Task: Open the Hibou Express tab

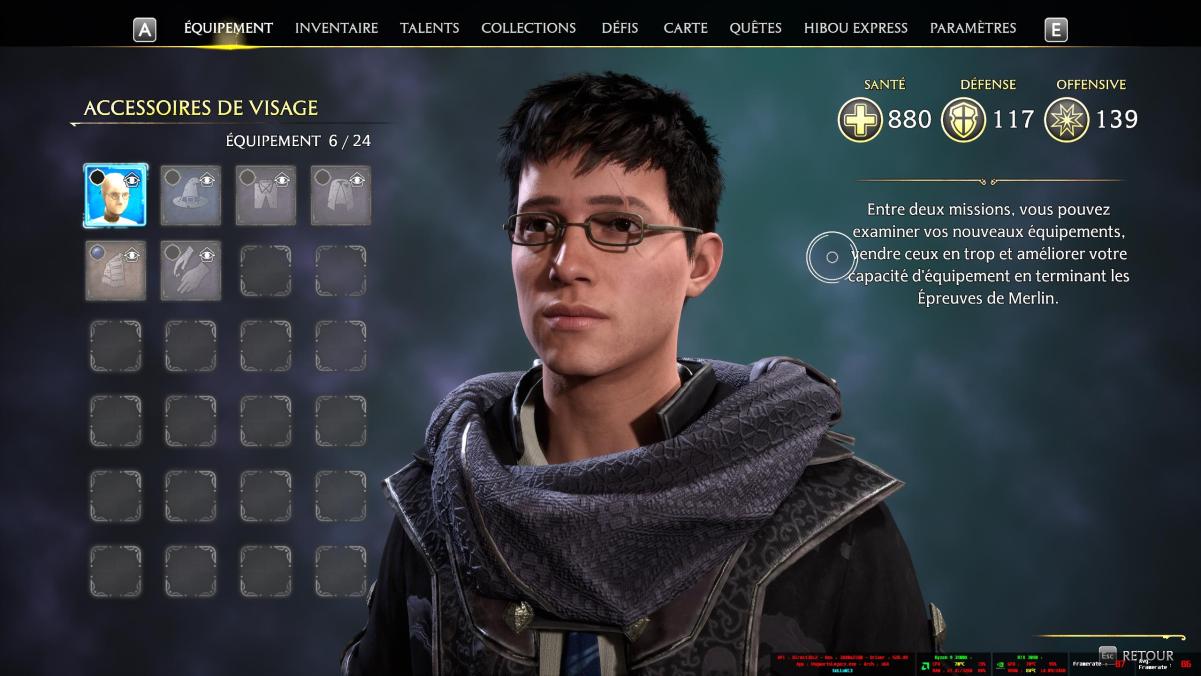Action: [855, 28]
